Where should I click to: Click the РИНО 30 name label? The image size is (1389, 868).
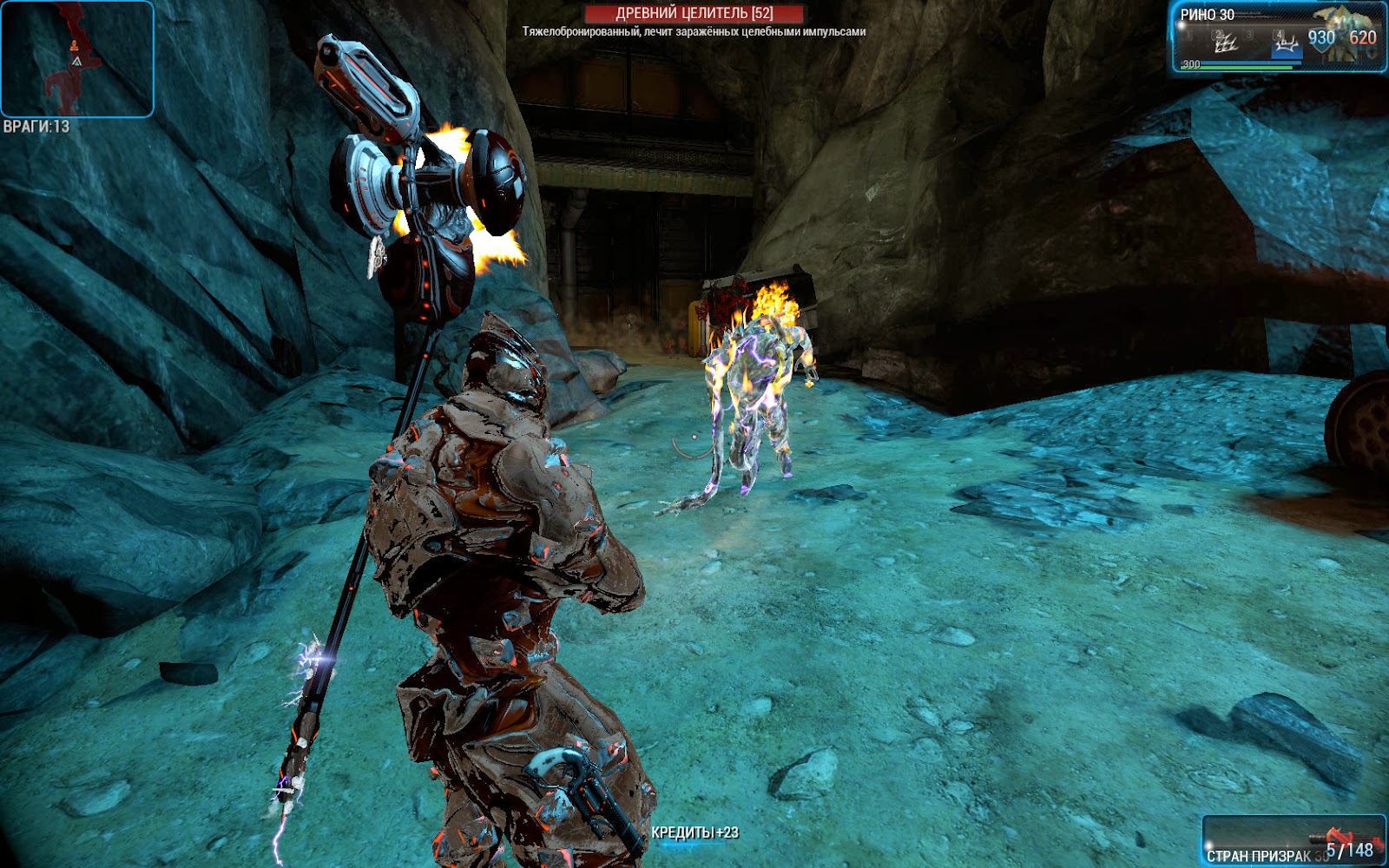click(x=1207, y=14)
